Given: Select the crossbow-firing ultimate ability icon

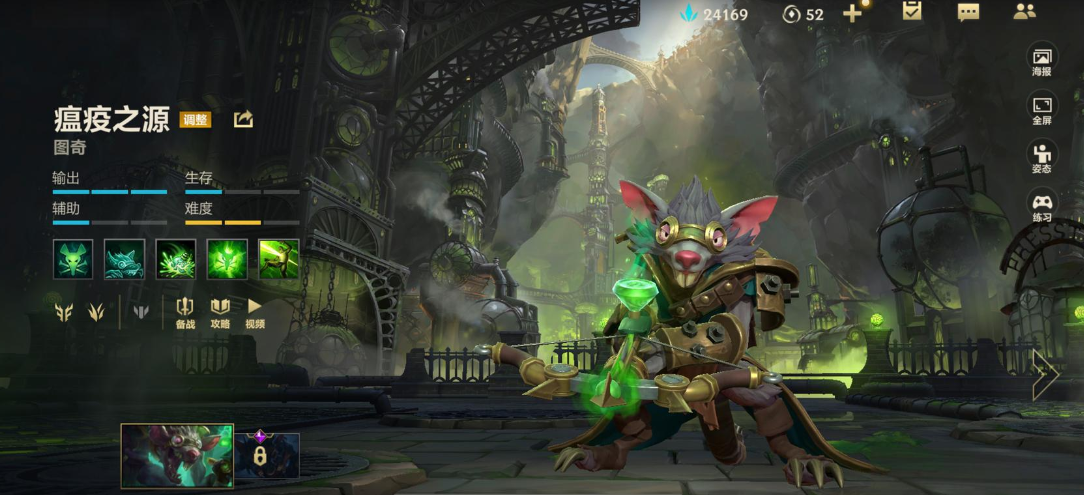Looking at the screenshot, I should pos(279,259).
